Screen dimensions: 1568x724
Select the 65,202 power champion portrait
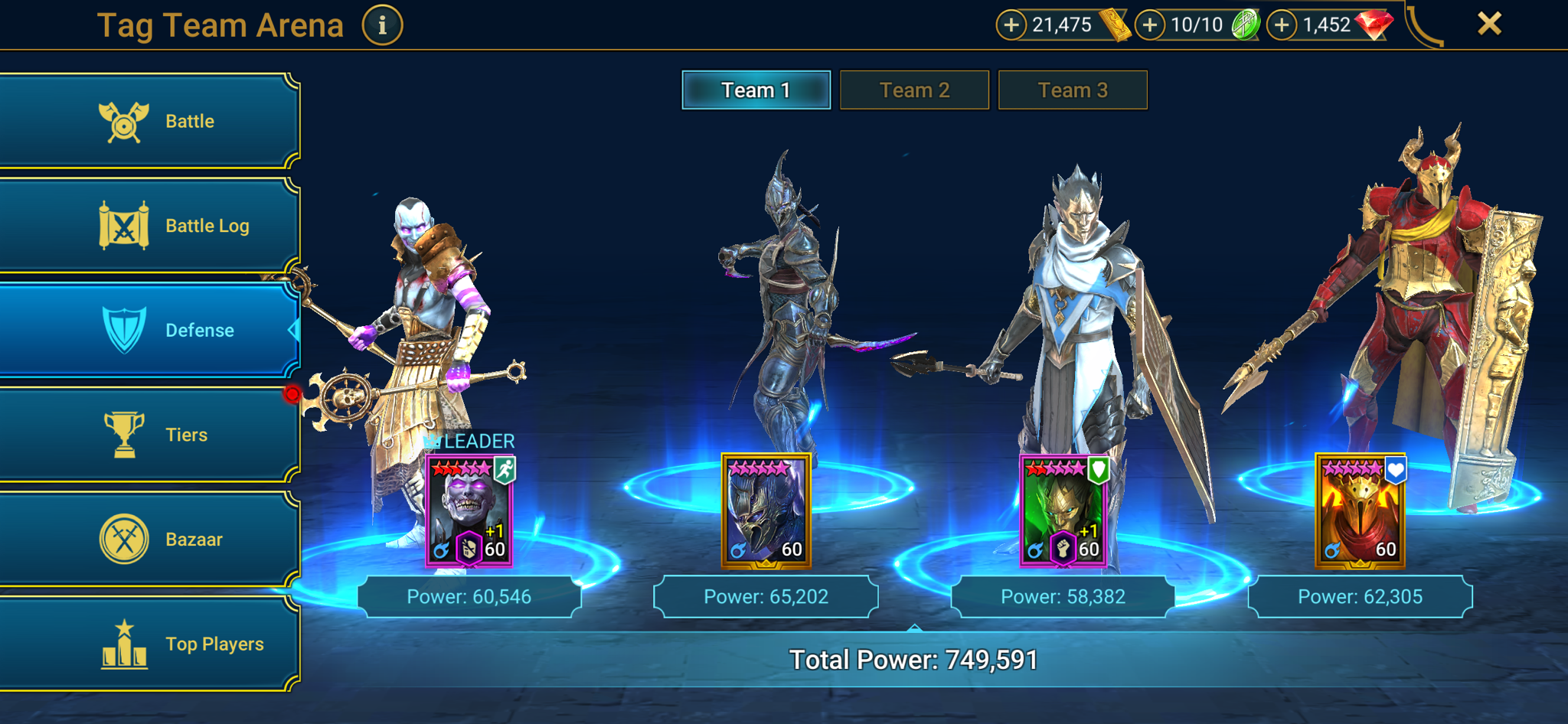coord(766,511)
